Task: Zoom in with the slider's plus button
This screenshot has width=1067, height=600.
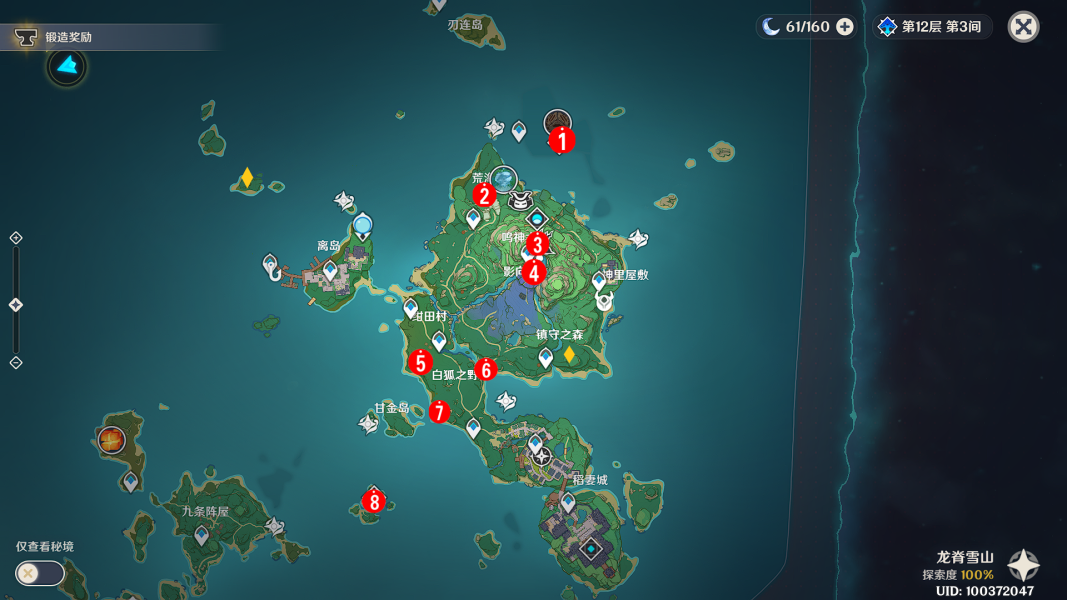Action: [16, 238]
